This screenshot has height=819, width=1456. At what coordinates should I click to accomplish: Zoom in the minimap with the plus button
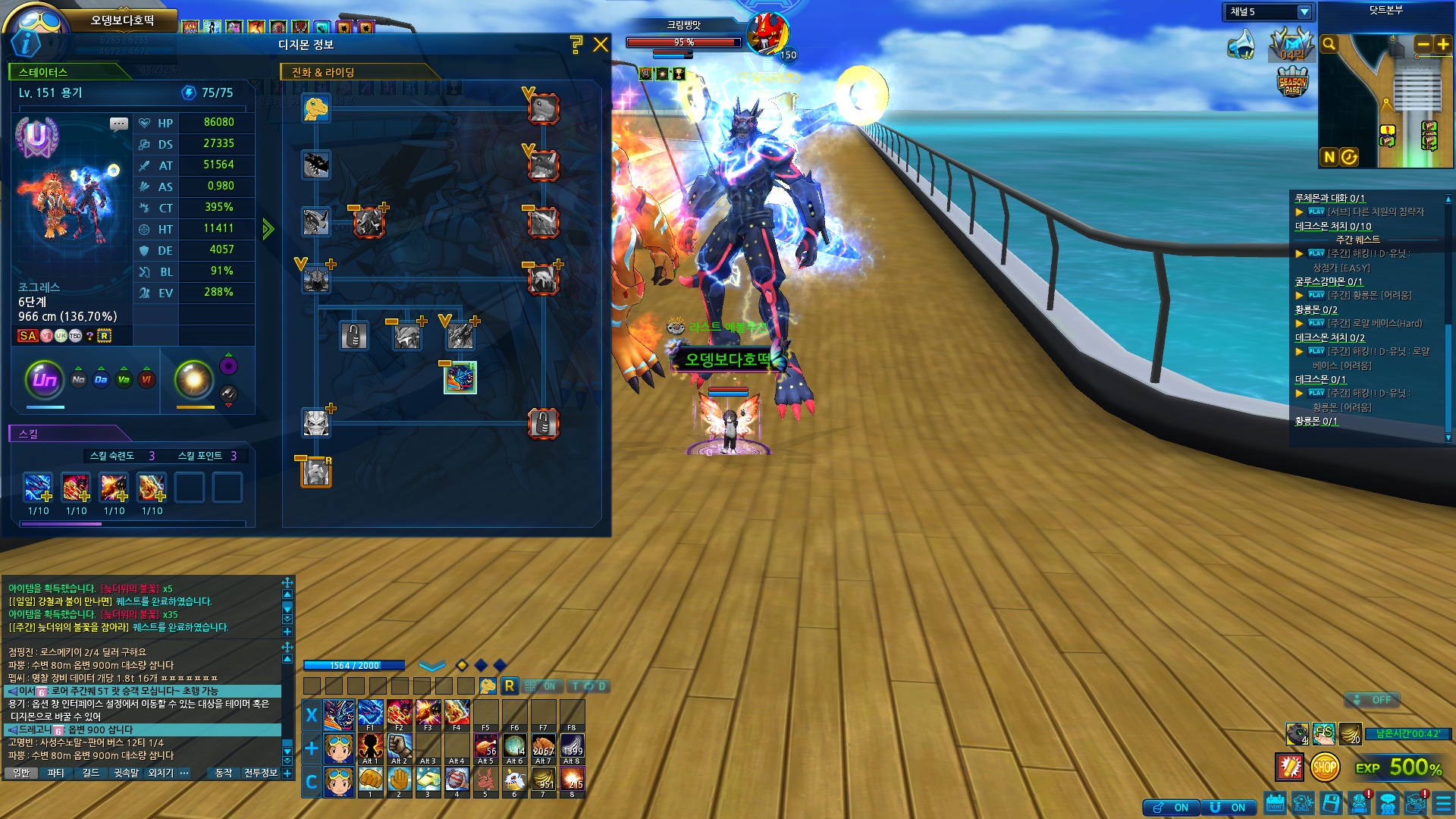coord(1443,45)
